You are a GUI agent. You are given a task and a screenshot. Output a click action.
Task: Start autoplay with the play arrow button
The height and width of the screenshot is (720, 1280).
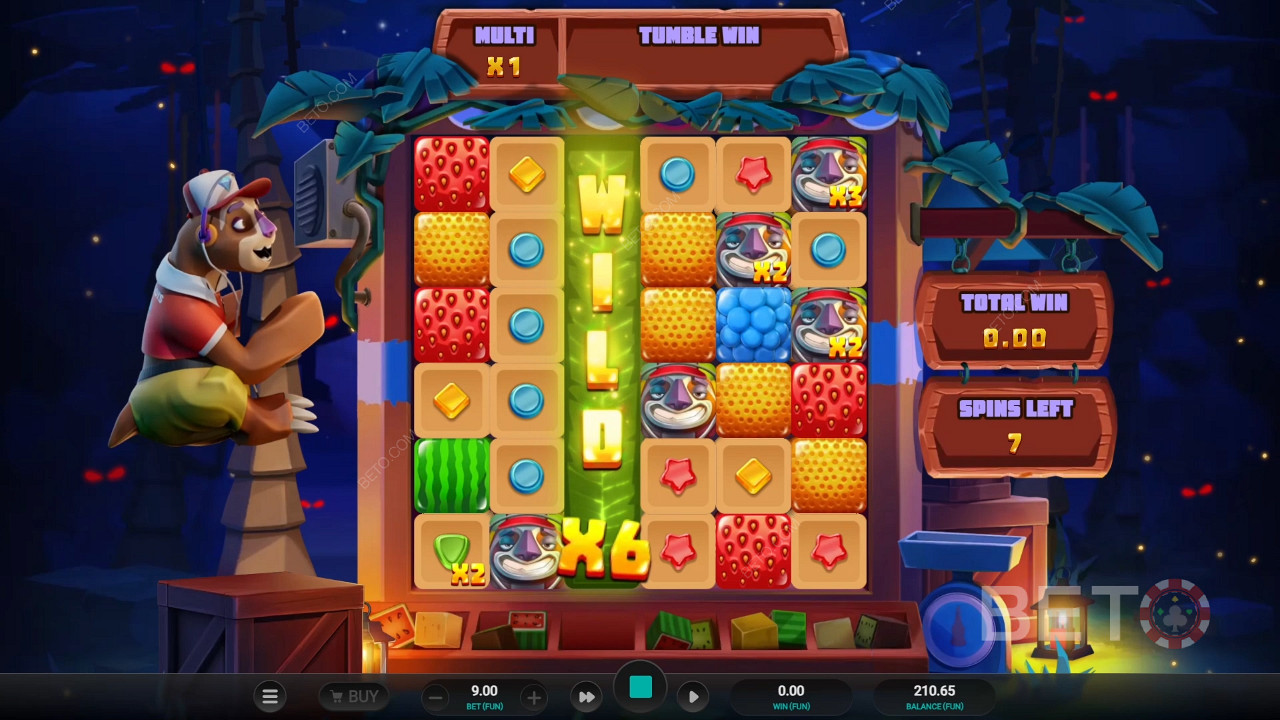pyautogui.click(x=693, y=696)
